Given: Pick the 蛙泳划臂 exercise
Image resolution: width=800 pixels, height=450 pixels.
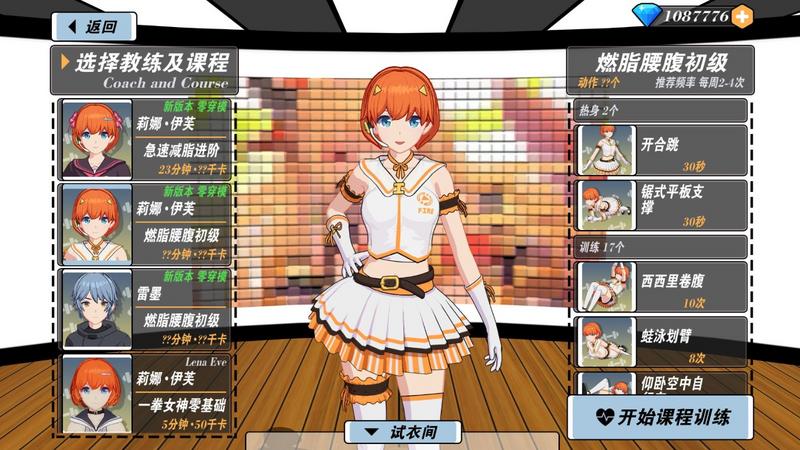Looking at the screenshot, I should (661, 340).
